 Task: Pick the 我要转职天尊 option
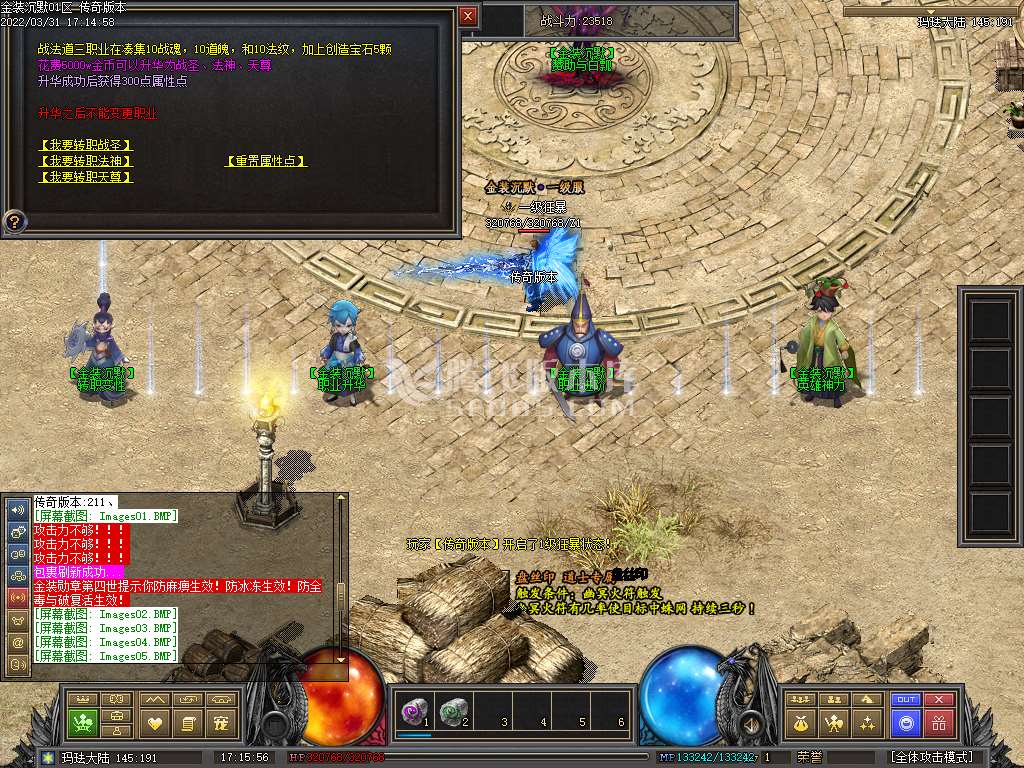[x=85, y=177]
